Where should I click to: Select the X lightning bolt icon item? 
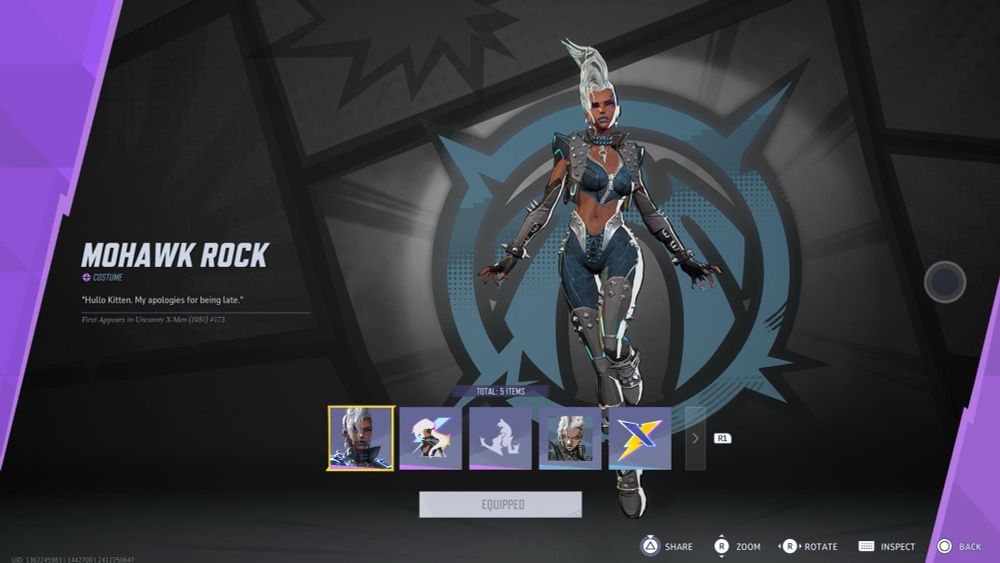tap(640, 438)
